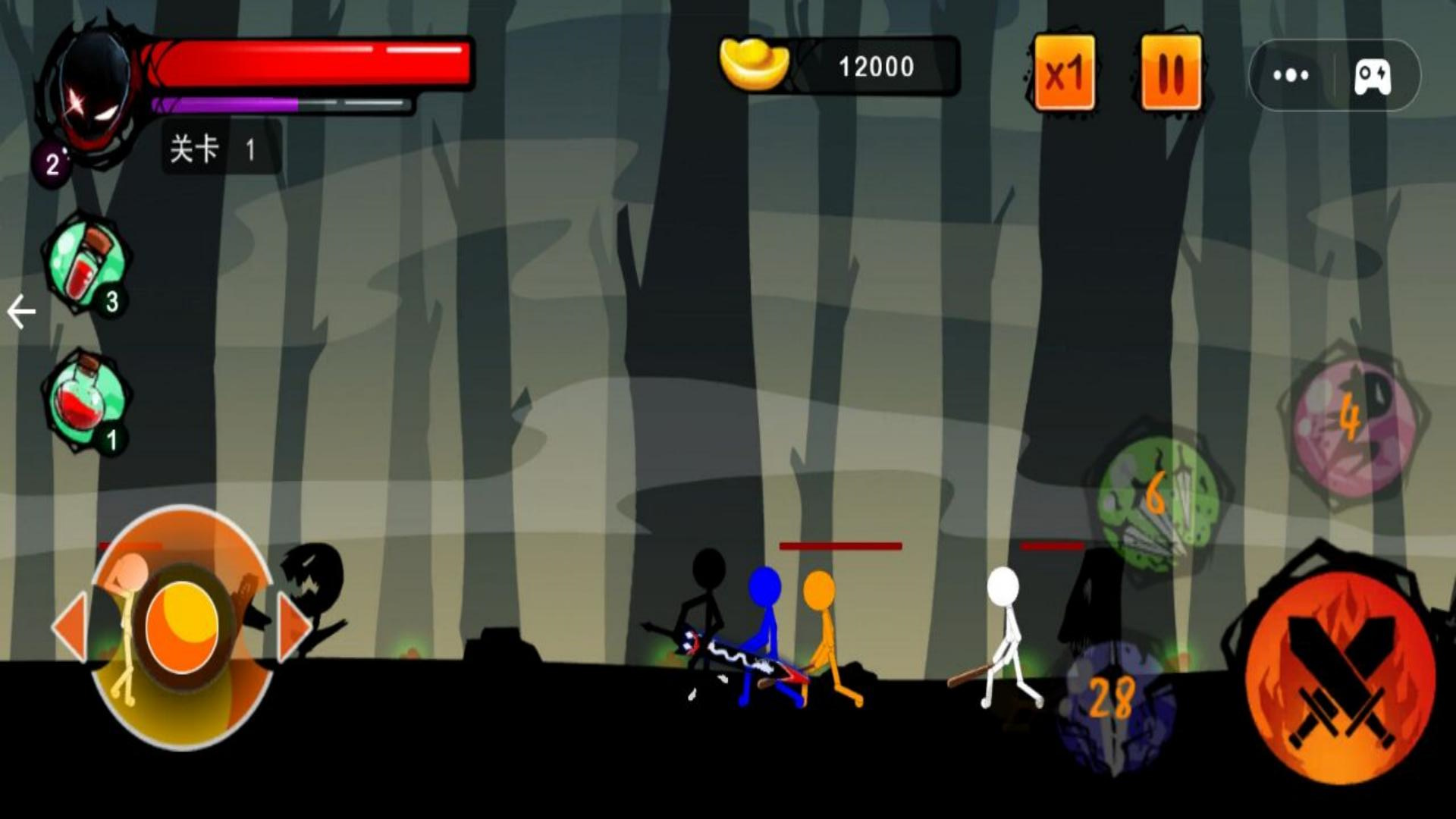Screen dimensions: 1456x819
Task: Tap the back arrow on the left edge
Action: [21, 312]
